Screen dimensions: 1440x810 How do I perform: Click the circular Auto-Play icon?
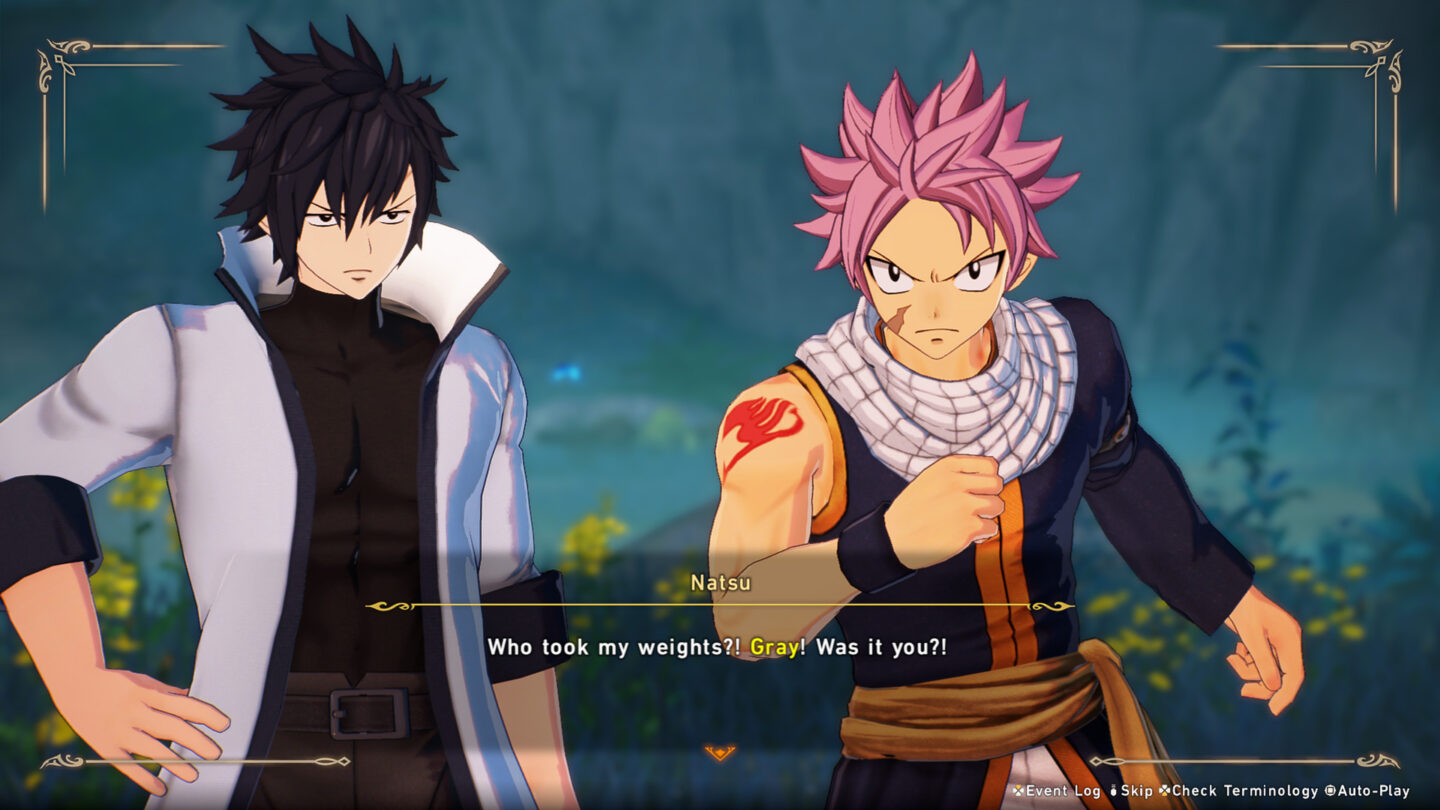tap(1329, 789)
